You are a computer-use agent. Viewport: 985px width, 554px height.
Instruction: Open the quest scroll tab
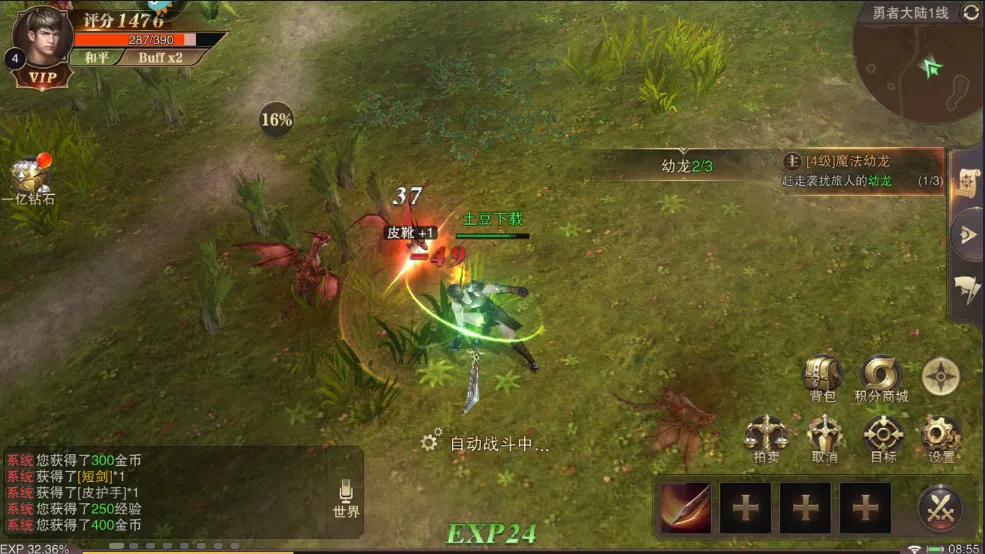click(967, 178)
